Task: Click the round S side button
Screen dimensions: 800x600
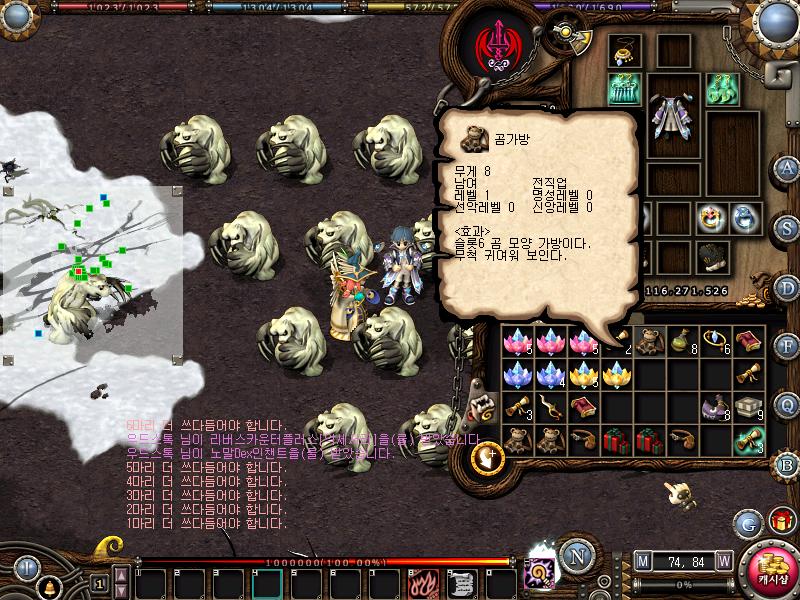Action: (787, 227)
